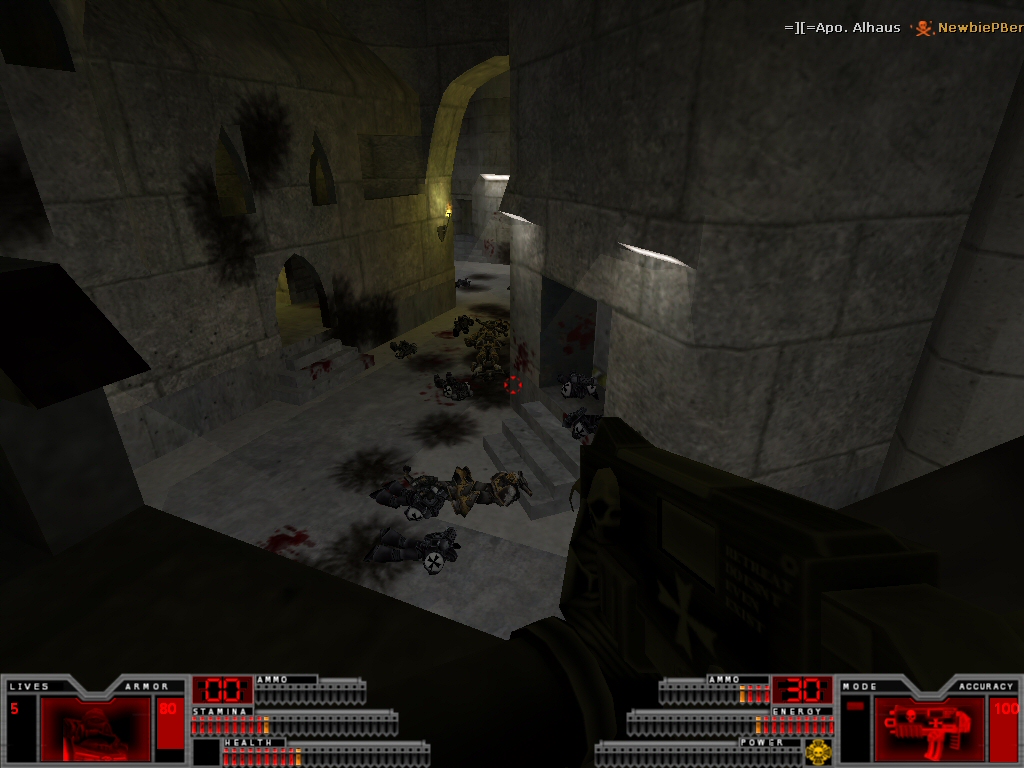
Task: Click the NewbiePBer name in kill feed
Action: tap(980, 28)
